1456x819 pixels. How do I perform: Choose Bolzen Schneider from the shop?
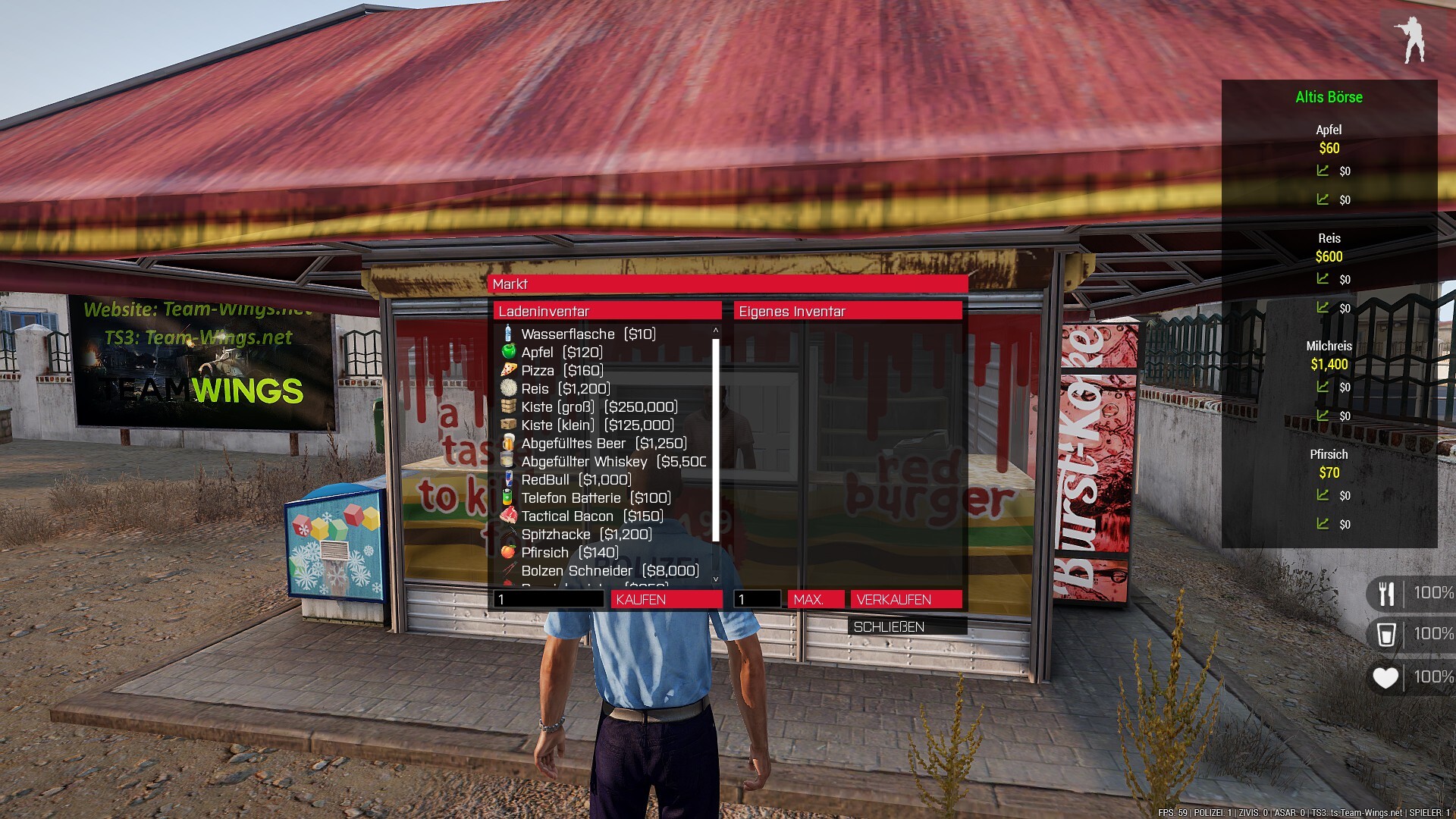[x=610, y=571]
